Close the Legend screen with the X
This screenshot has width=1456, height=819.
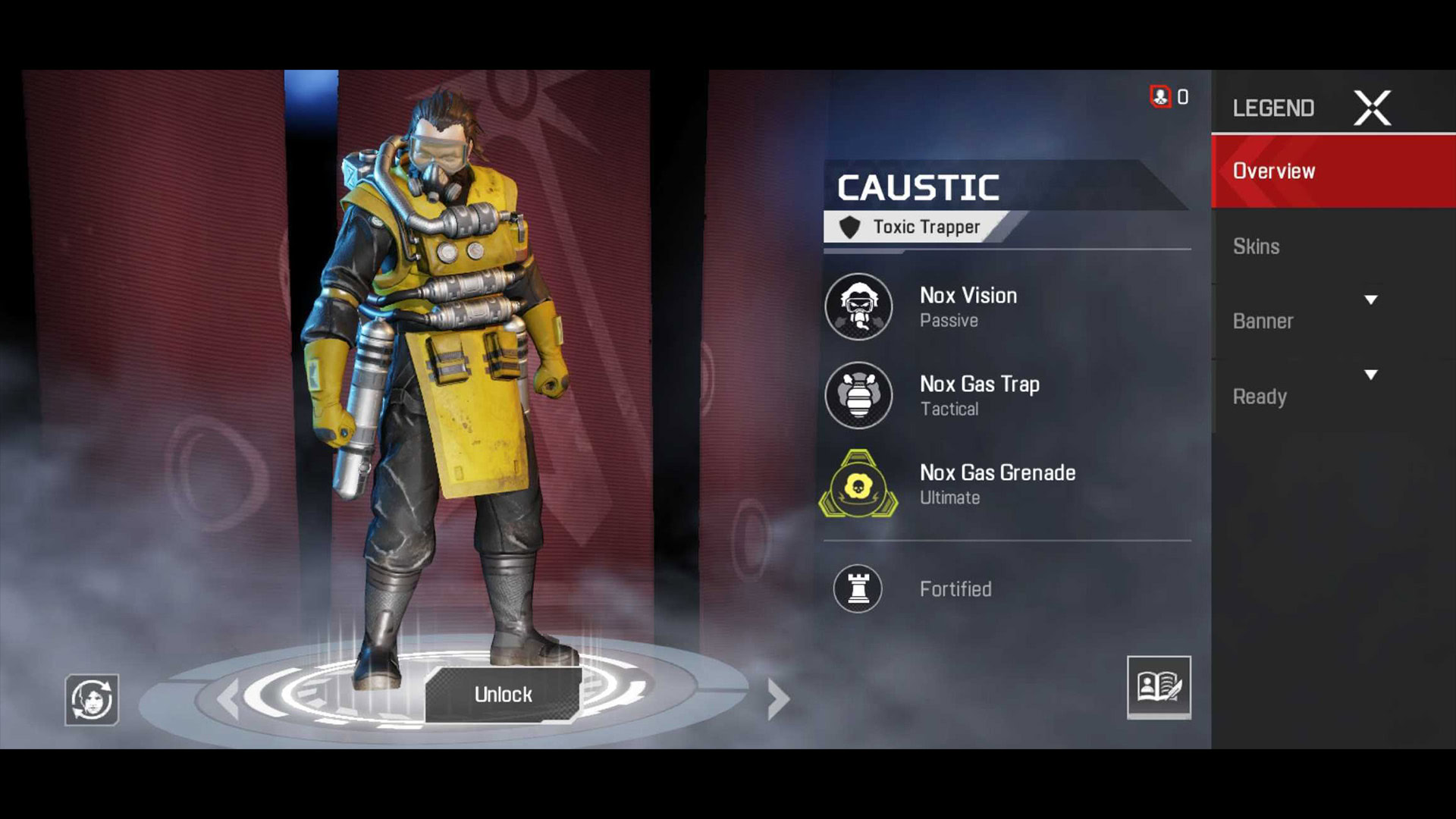coord(1372,108)
